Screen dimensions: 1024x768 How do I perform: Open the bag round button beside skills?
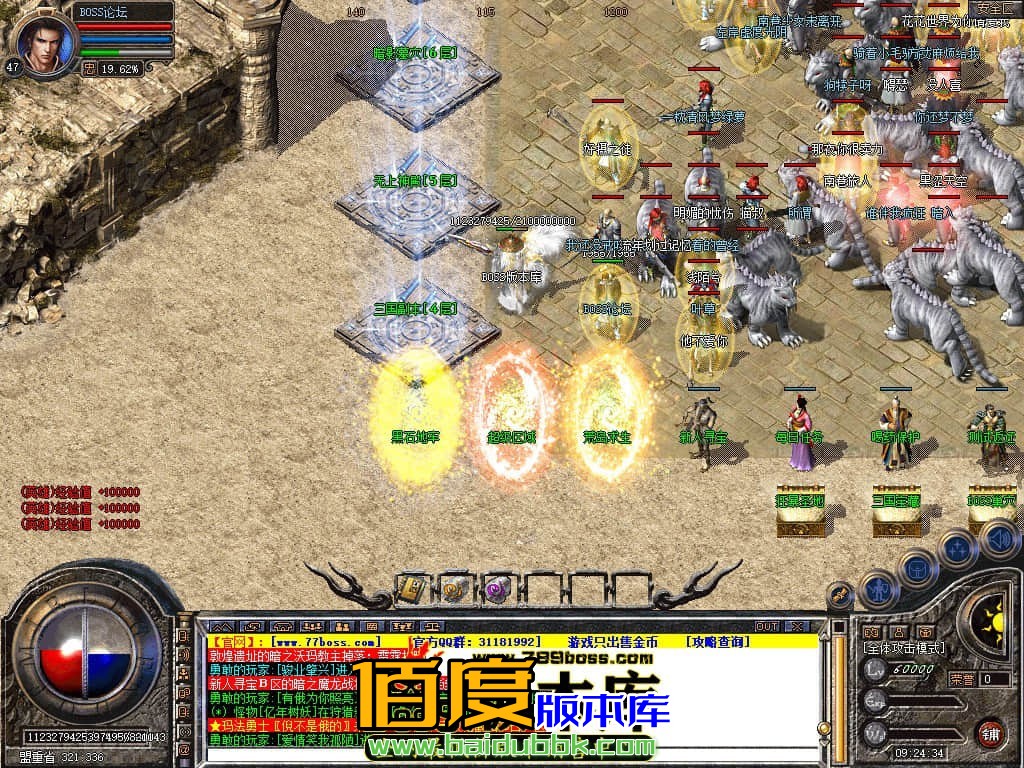click(x=917, y=569)
